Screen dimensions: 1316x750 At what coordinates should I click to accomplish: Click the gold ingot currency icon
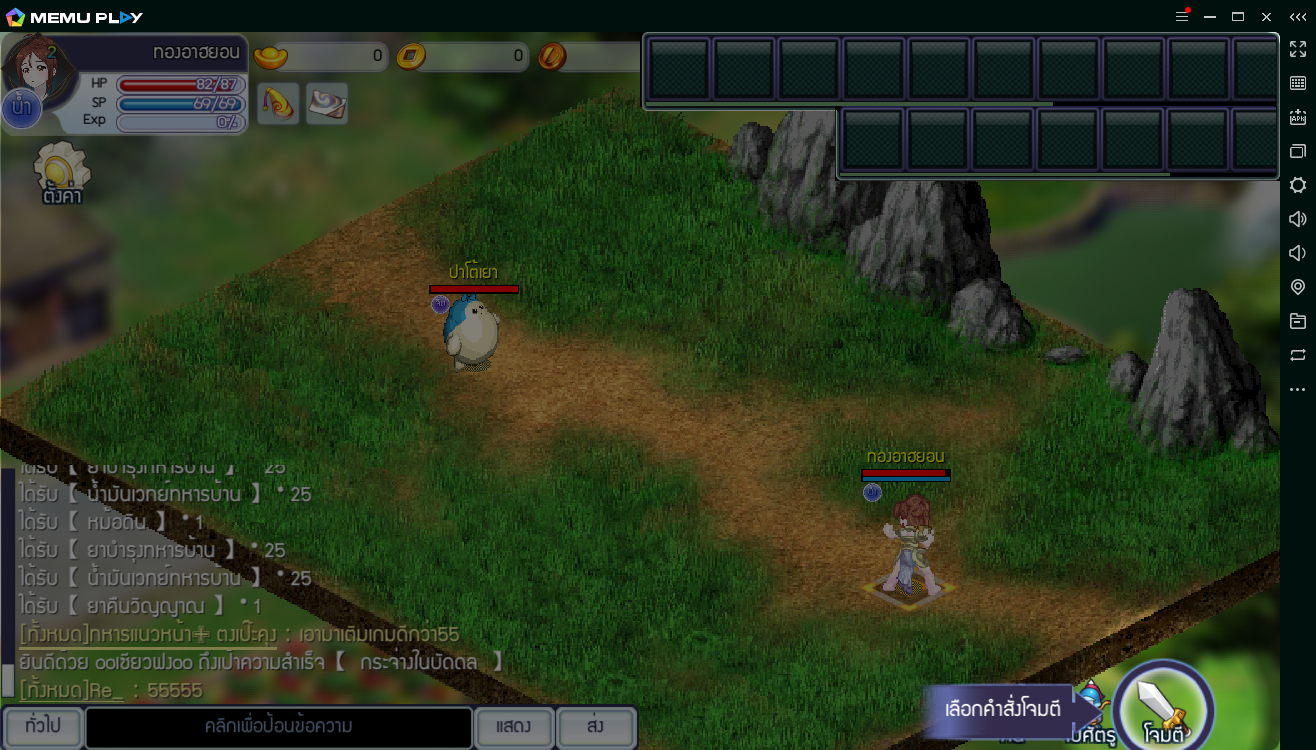(x=270, y=57)
